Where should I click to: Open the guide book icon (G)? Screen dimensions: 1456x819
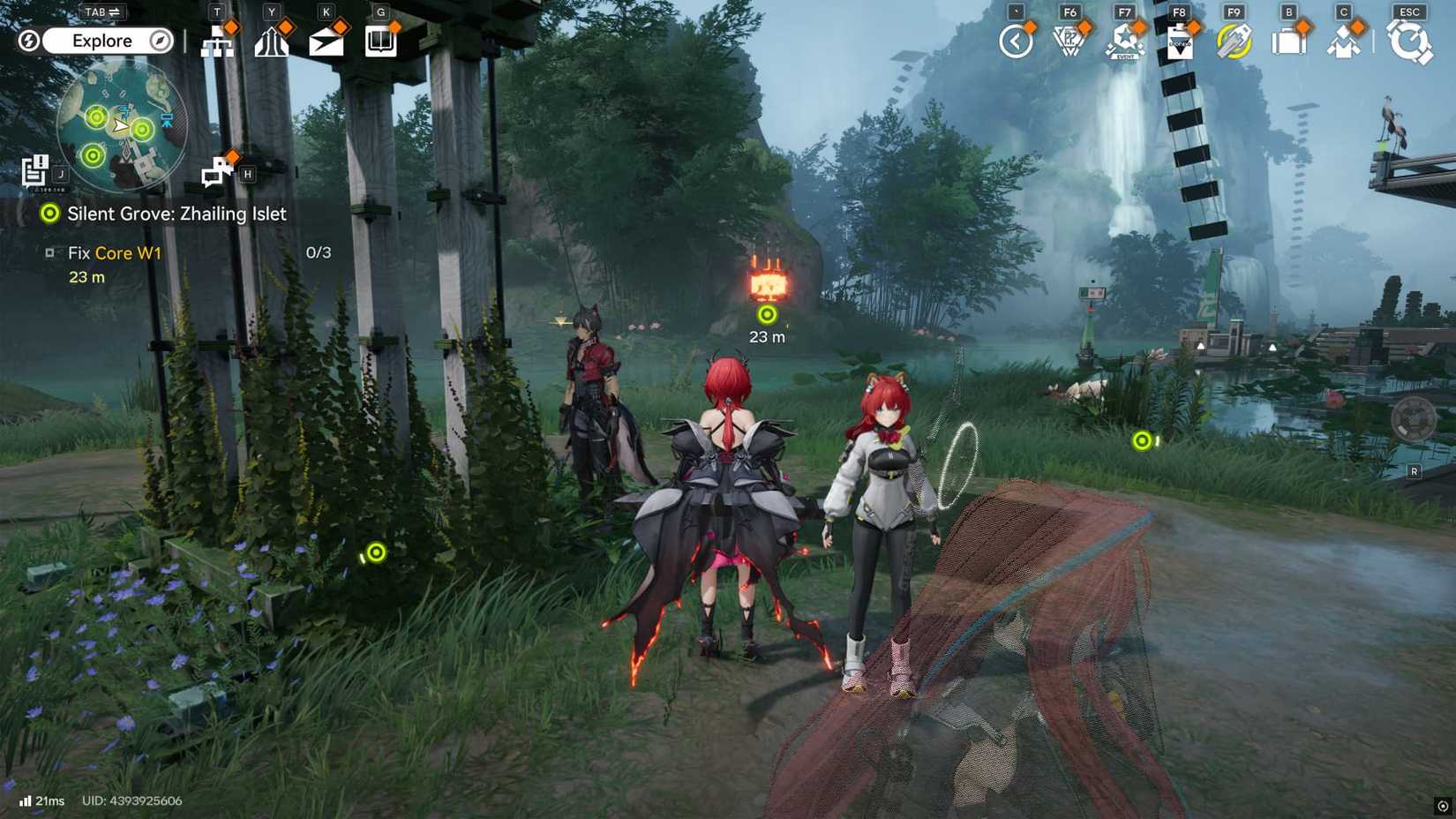click(380, 41)
